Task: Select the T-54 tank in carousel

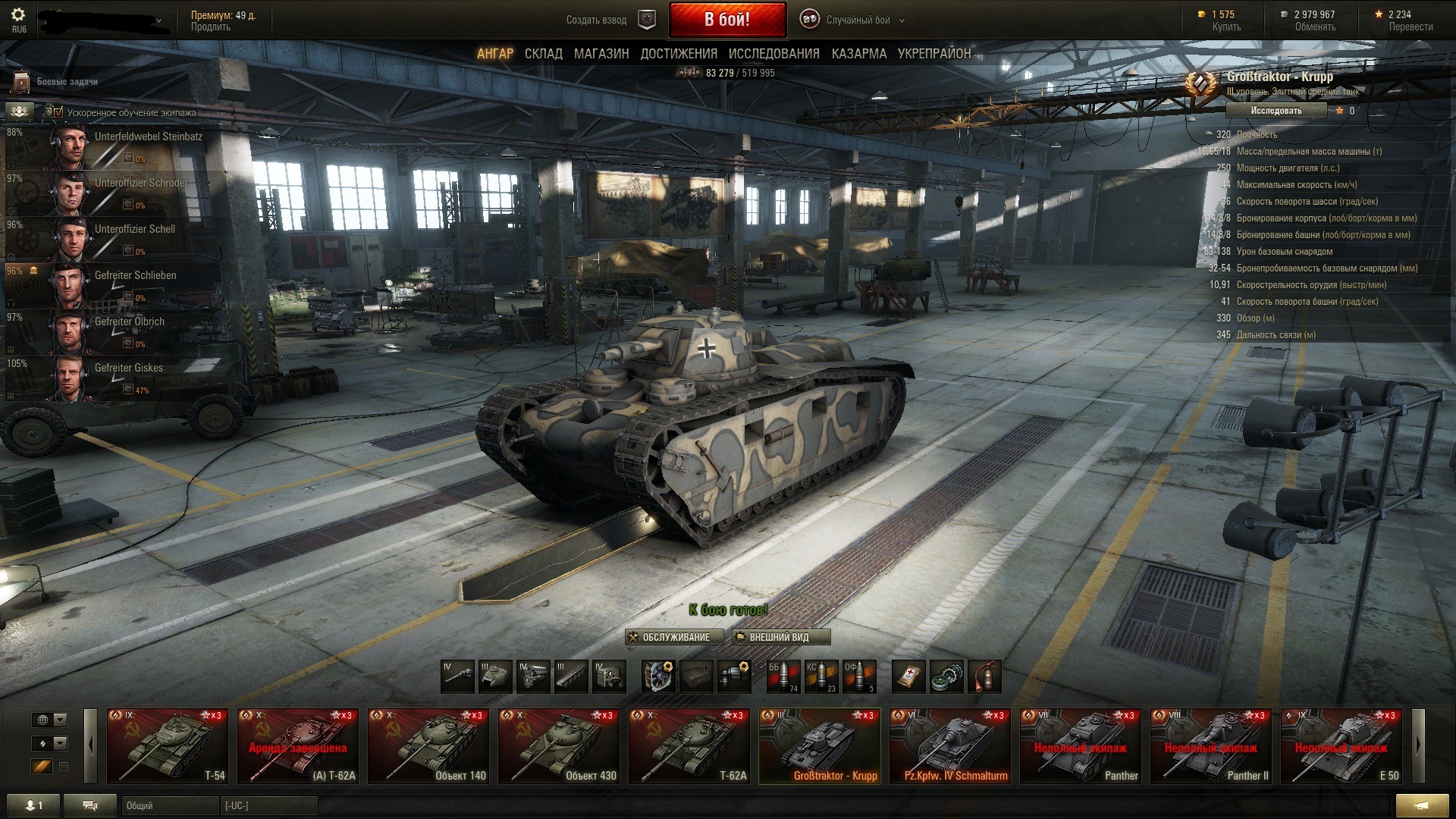Action: pyautogui.click(x=168, y=745)
